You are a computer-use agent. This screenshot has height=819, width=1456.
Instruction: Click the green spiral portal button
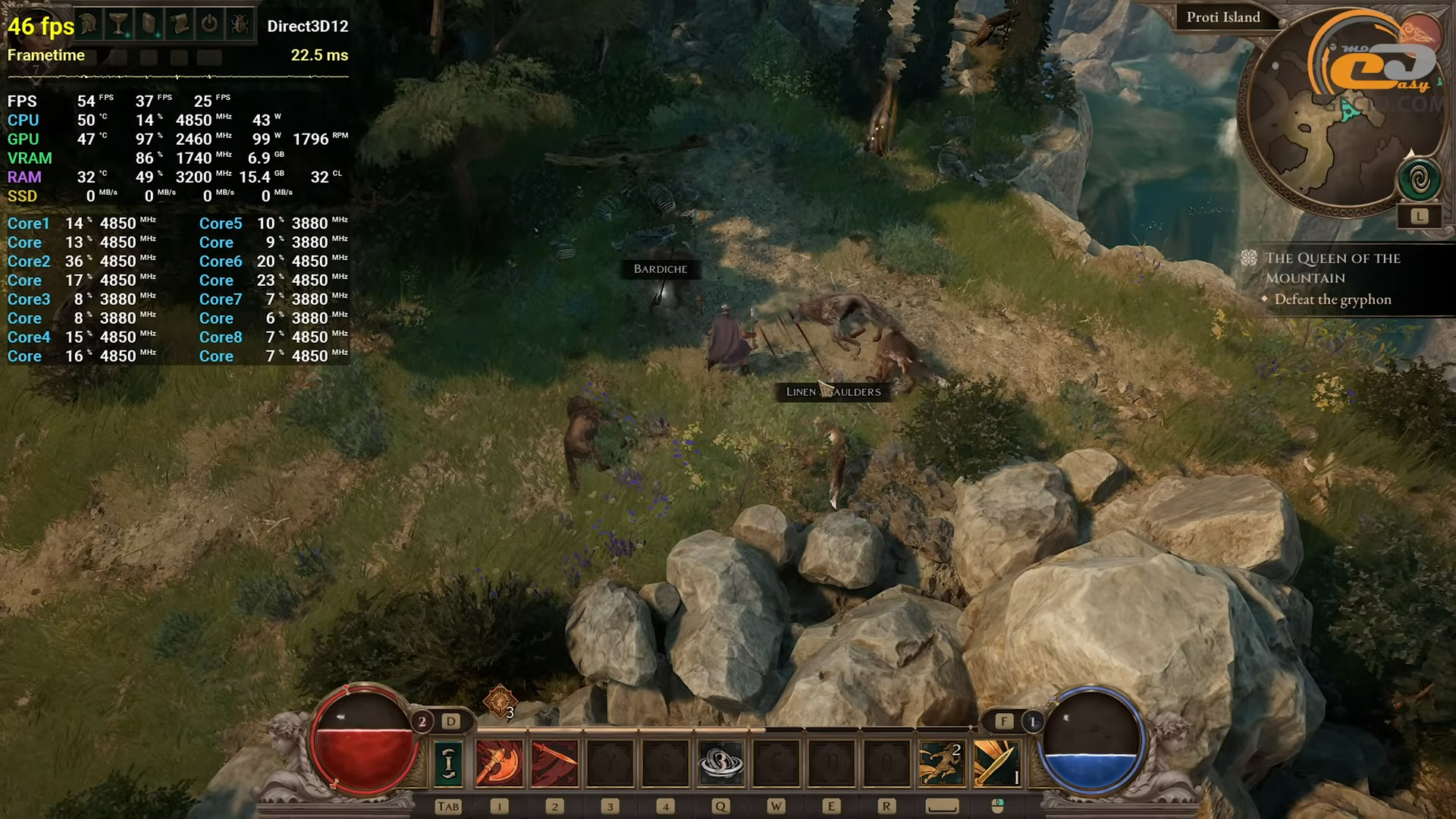[1419, 180]
